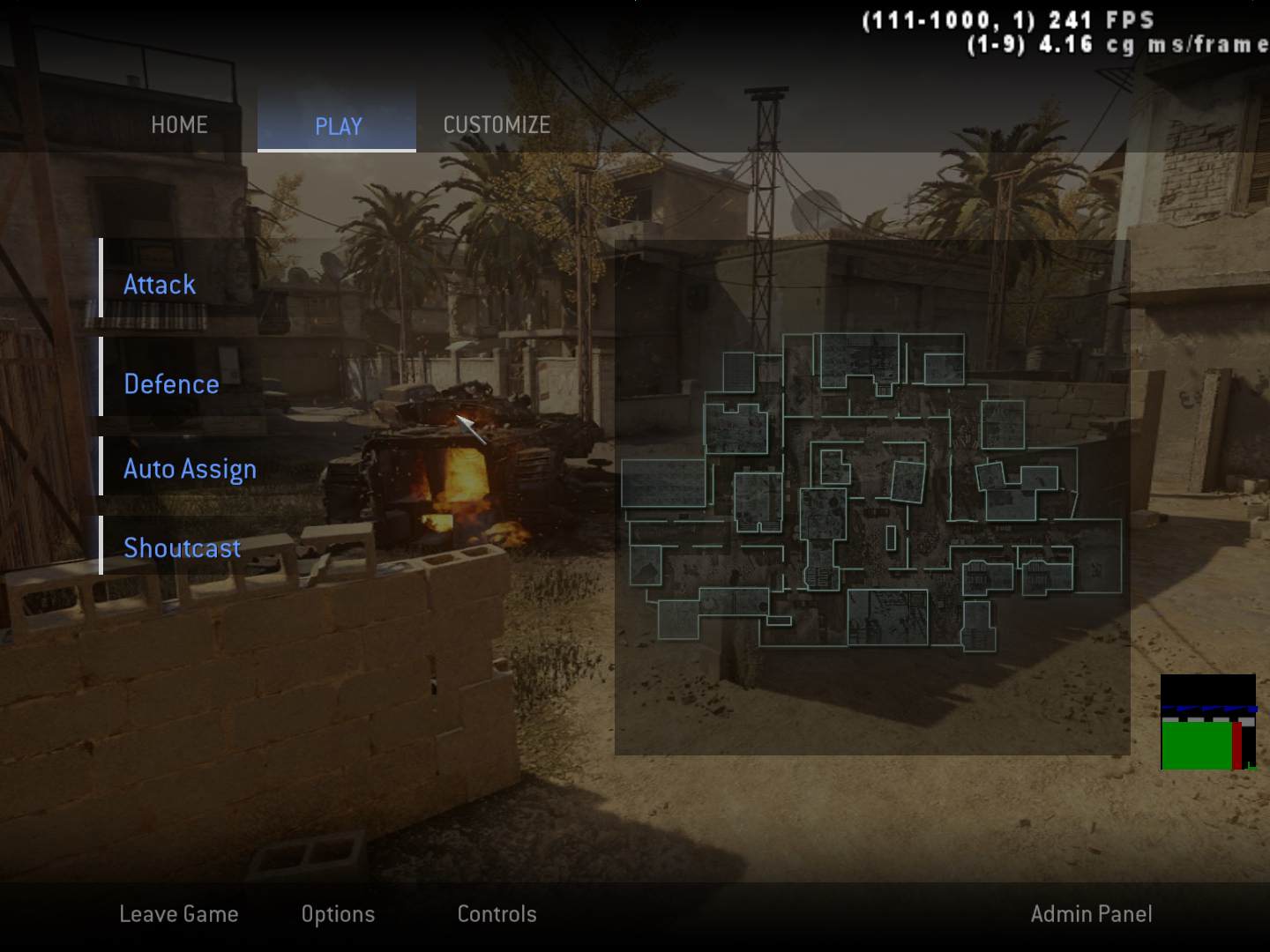Open the Options menu
This screenshot has width=1270, height=952.
(338, 914)
